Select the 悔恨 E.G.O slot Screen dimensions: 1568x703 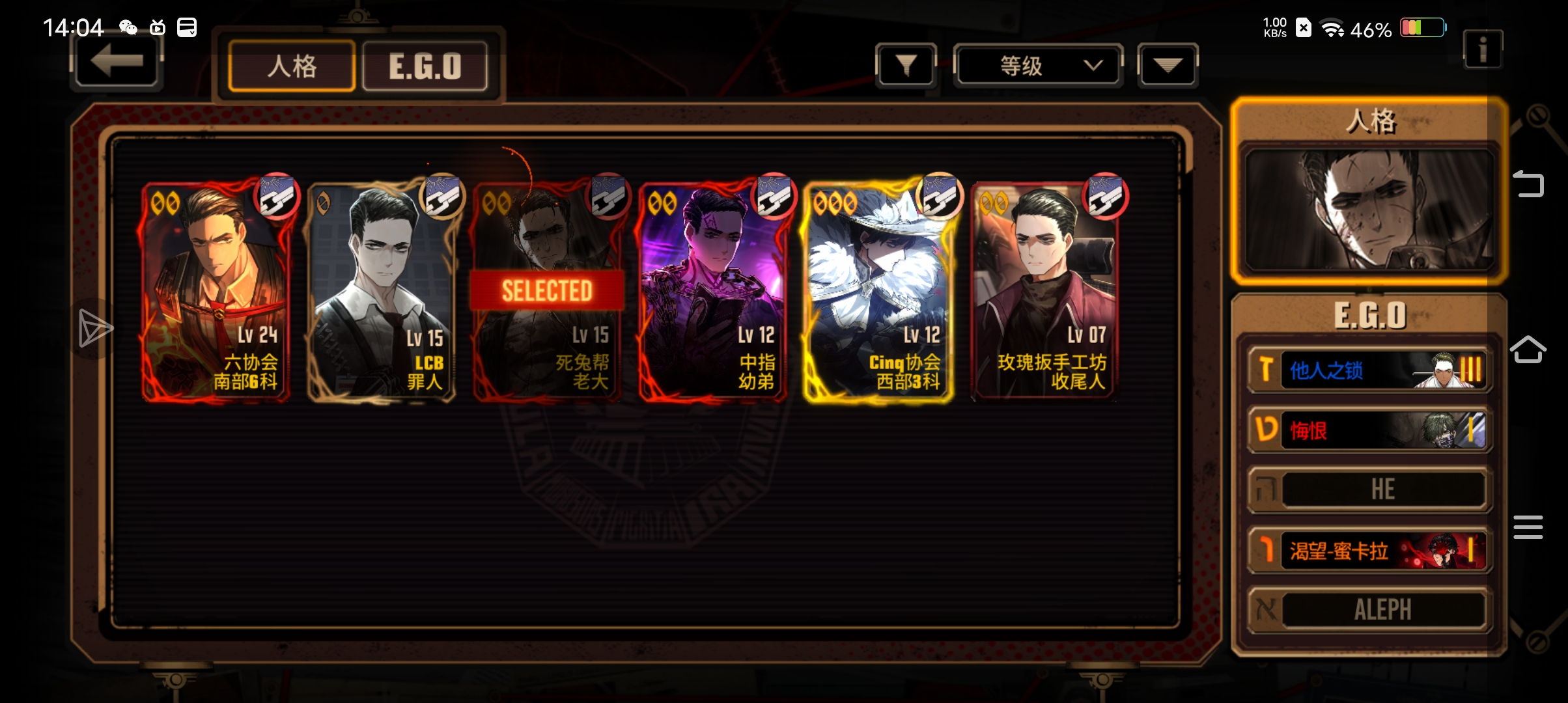1370,430
